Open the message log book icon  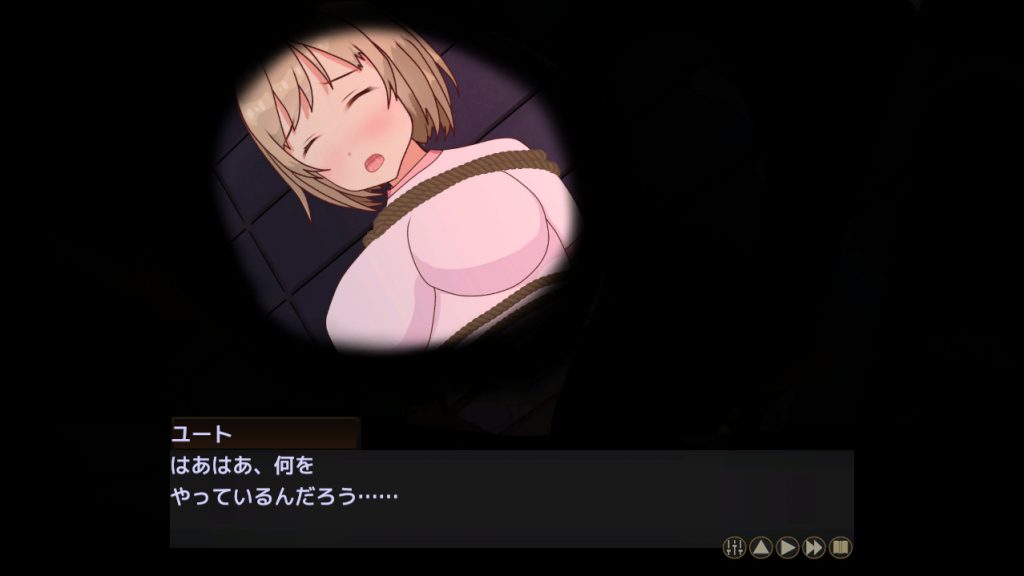[x=841, y=547]
